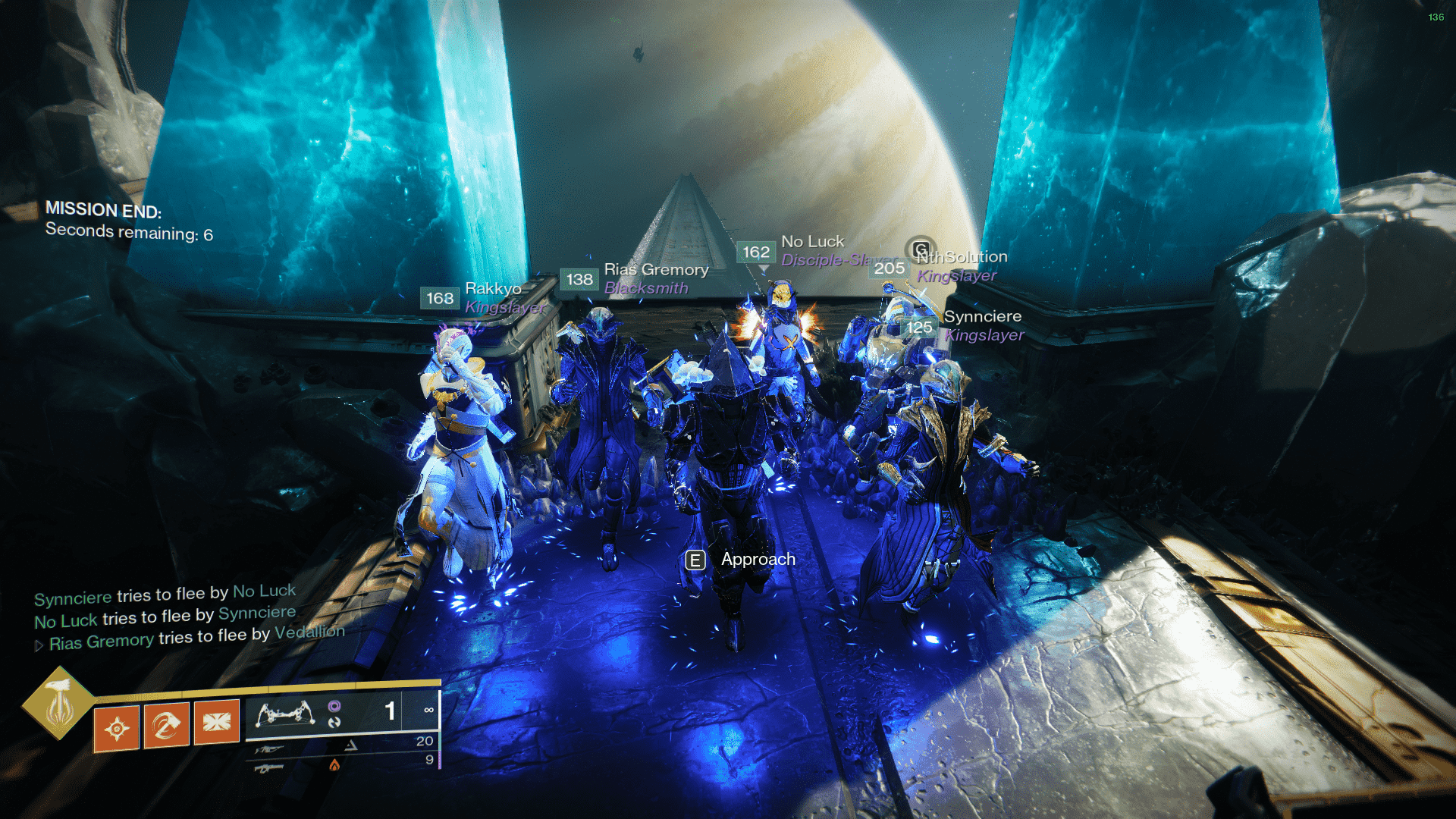
Task: Select No Luck's player nameplate
Action: pos(812,242)
